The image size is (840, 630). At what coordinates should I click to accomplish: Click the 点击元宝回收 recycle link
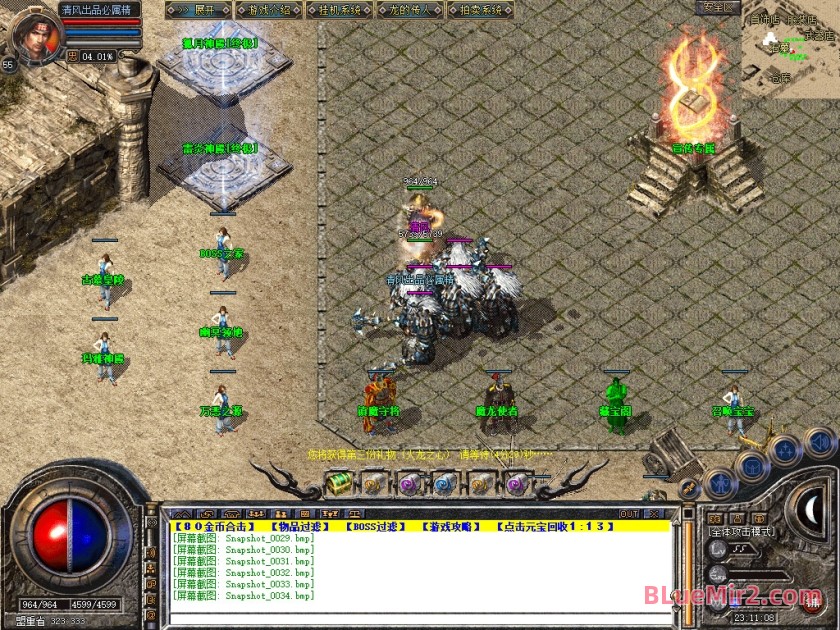552,526
